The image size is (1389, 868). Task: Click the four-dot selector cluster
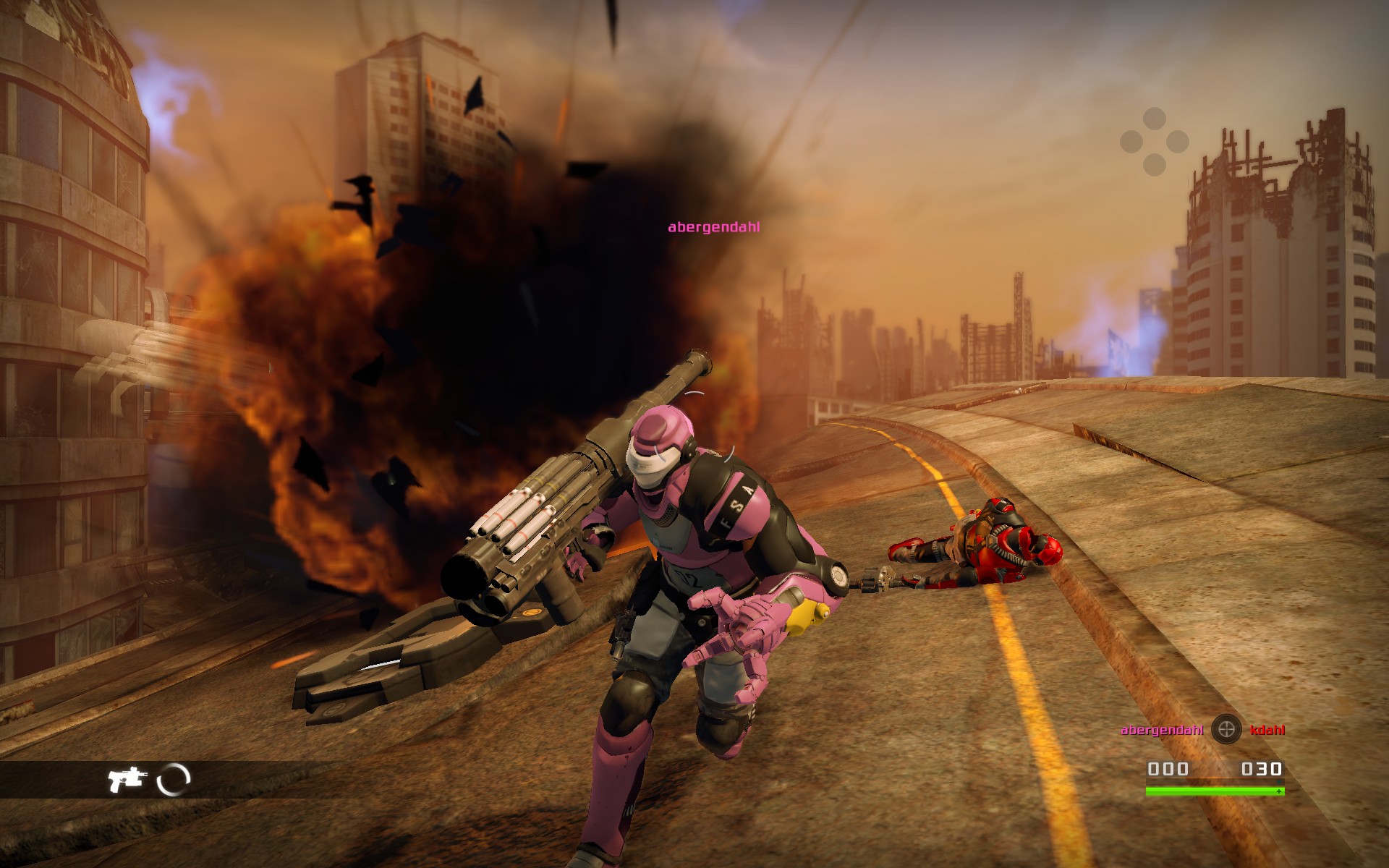(x=1155, y=142)
